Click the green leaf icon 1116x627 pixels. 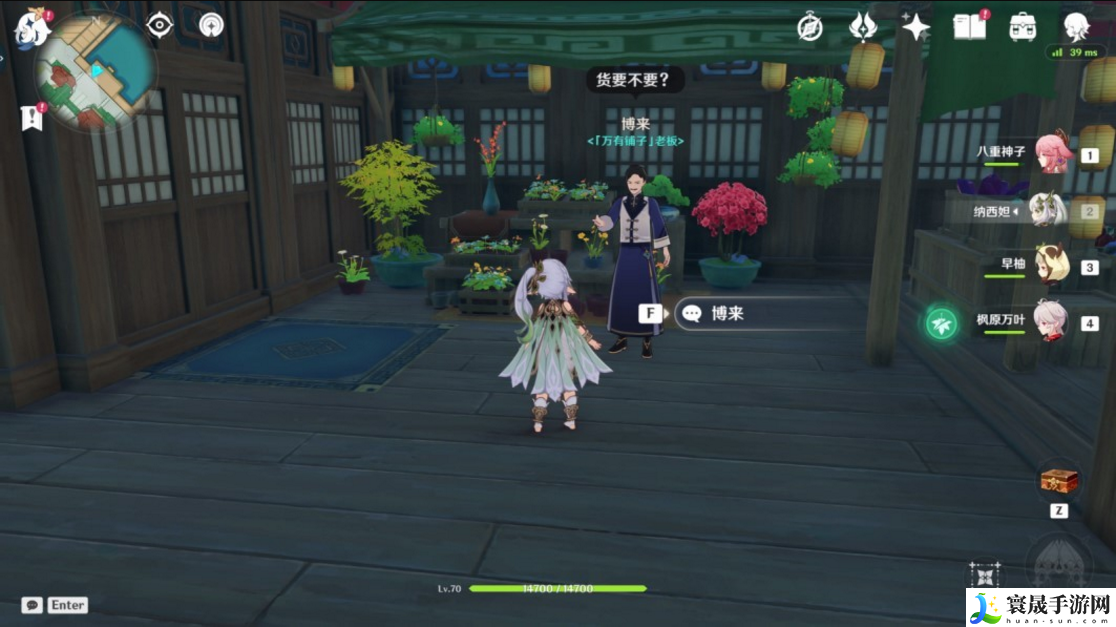click(941, 323)
